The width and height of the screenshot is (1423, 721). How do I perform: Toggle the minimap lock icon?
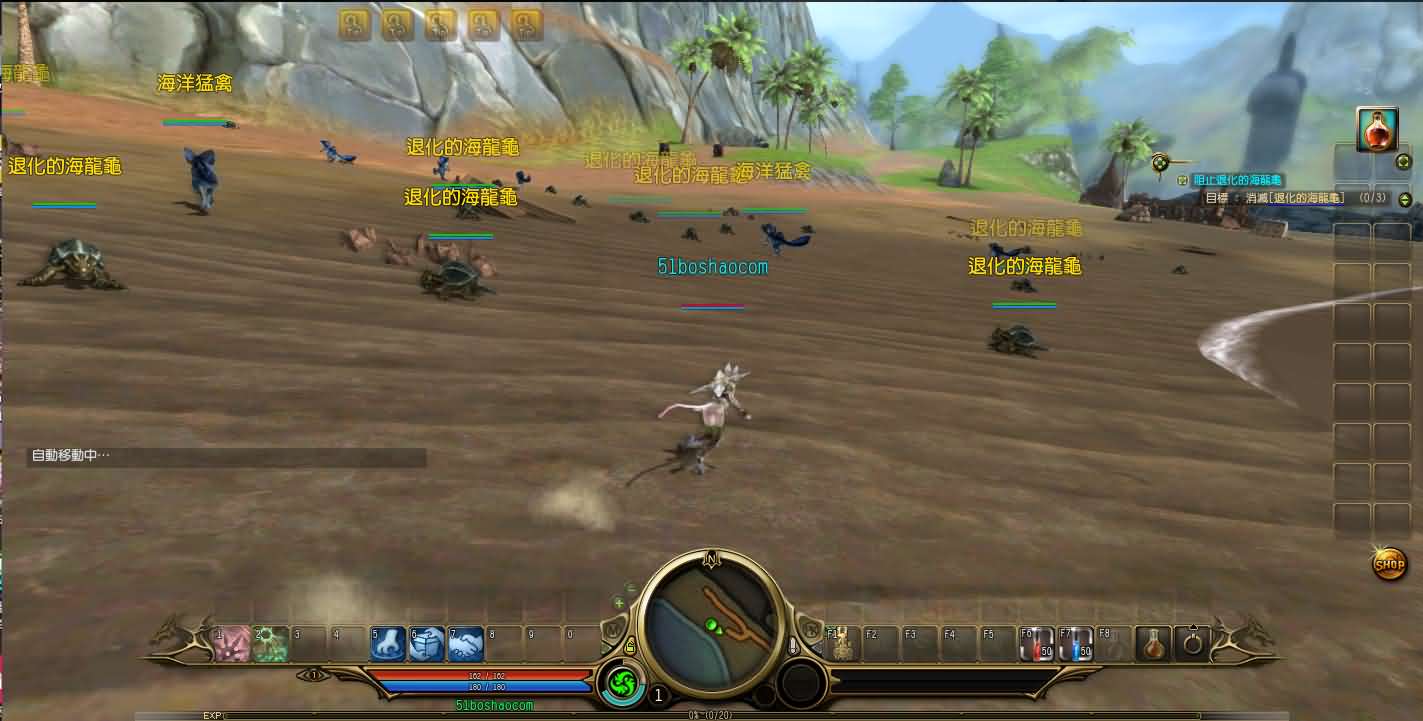630,648
